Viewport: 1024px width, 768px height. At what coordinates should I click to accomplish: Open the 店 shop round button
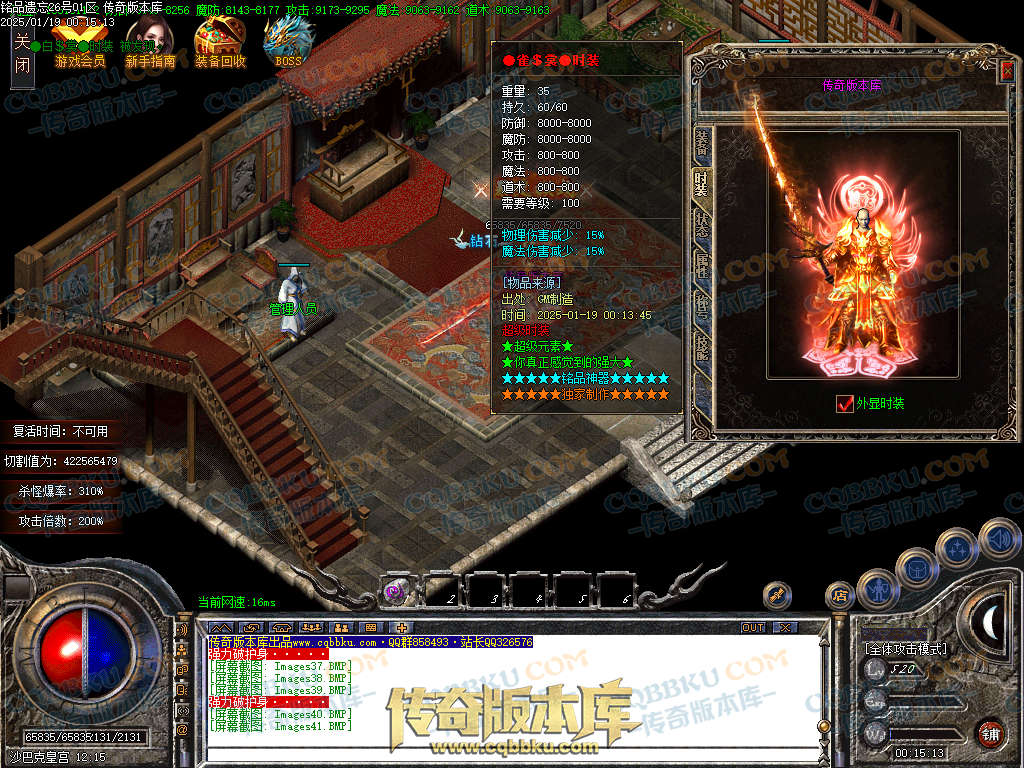[x=839, y=595]
